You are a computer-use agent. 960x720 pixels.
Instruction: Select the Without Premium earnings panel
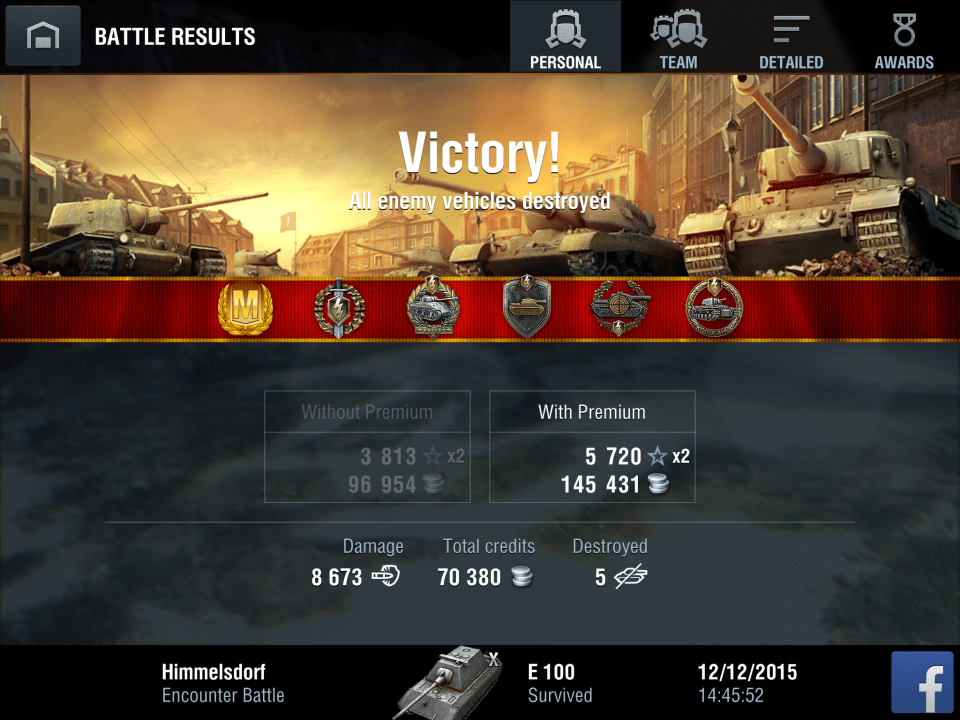(x=367, y=446)
